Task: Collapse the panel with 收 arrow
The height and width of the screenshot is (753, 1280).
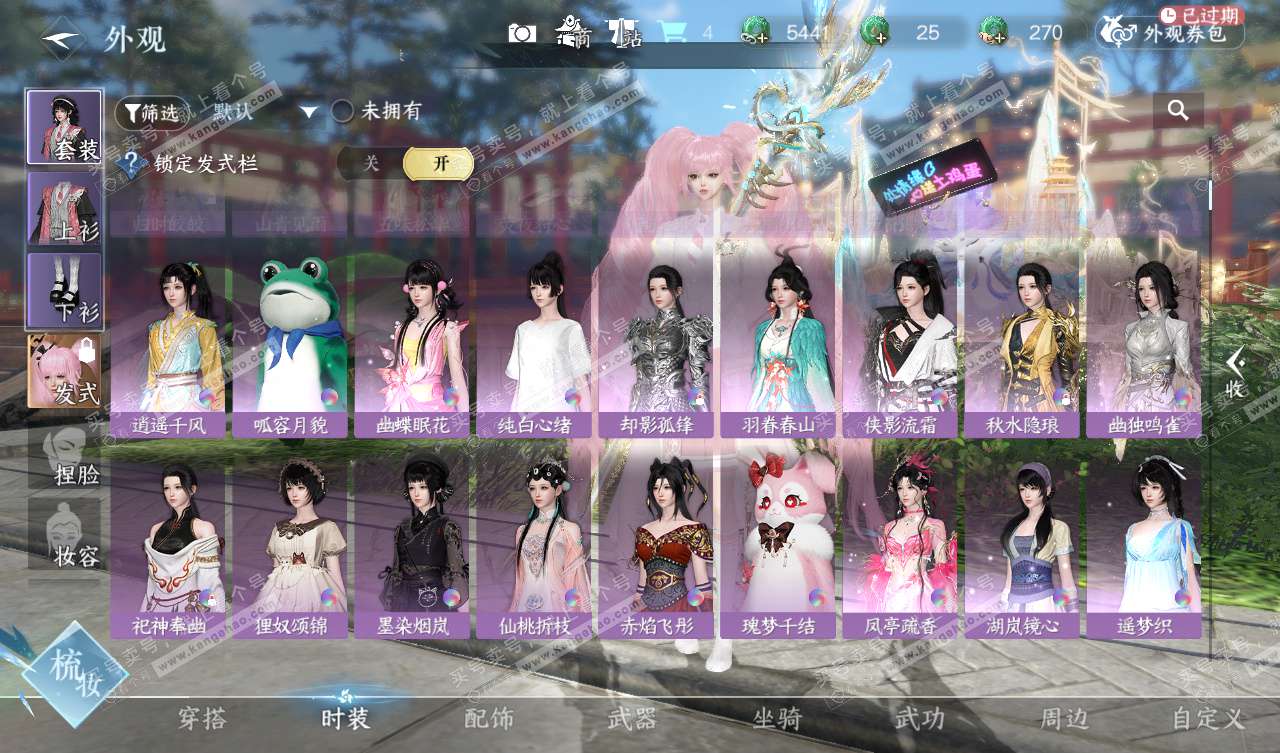Action: (1236, 372)
